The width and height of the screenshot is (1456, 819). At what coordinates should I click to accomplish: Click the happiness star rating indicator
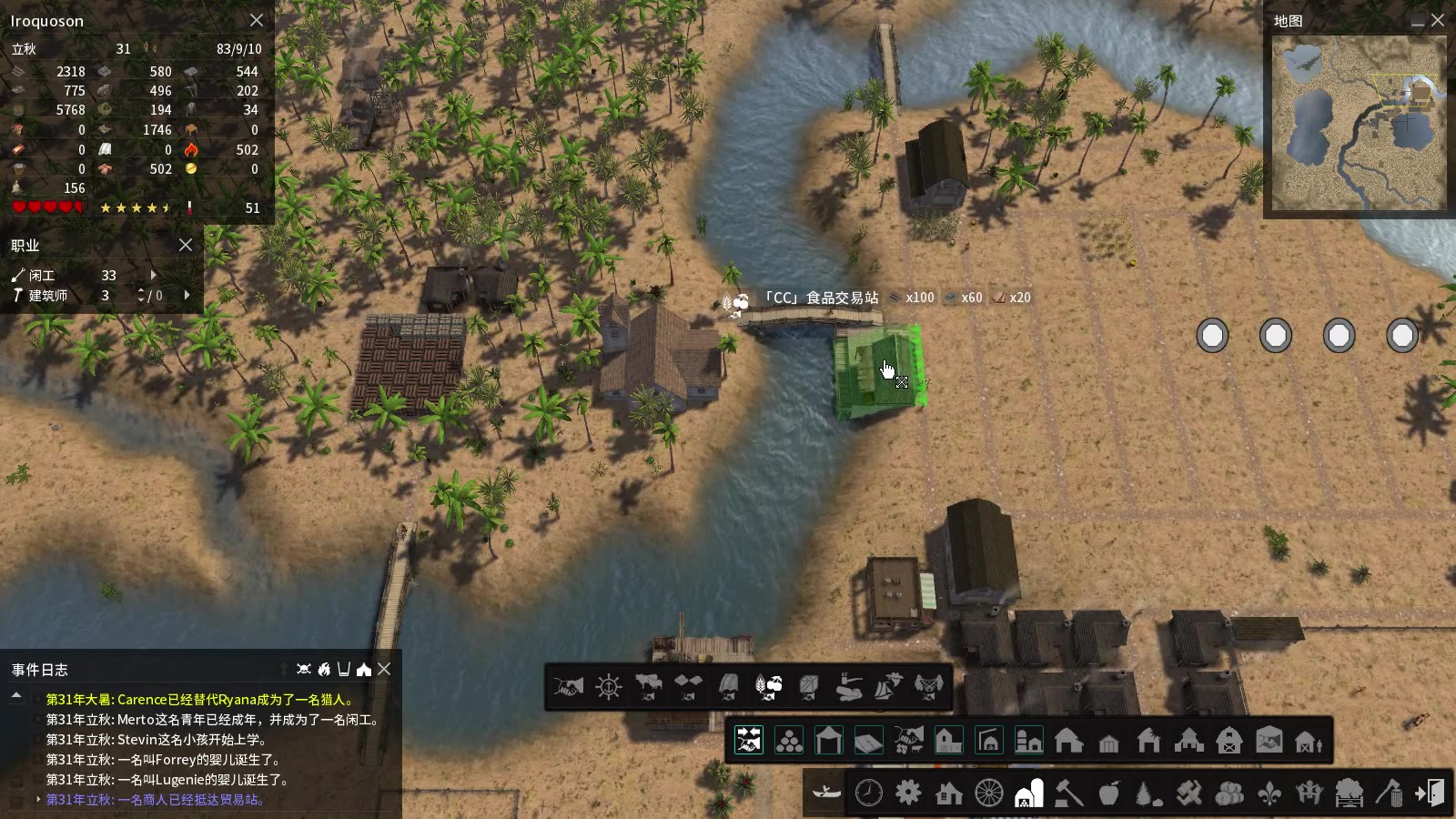tap(136, 207)
